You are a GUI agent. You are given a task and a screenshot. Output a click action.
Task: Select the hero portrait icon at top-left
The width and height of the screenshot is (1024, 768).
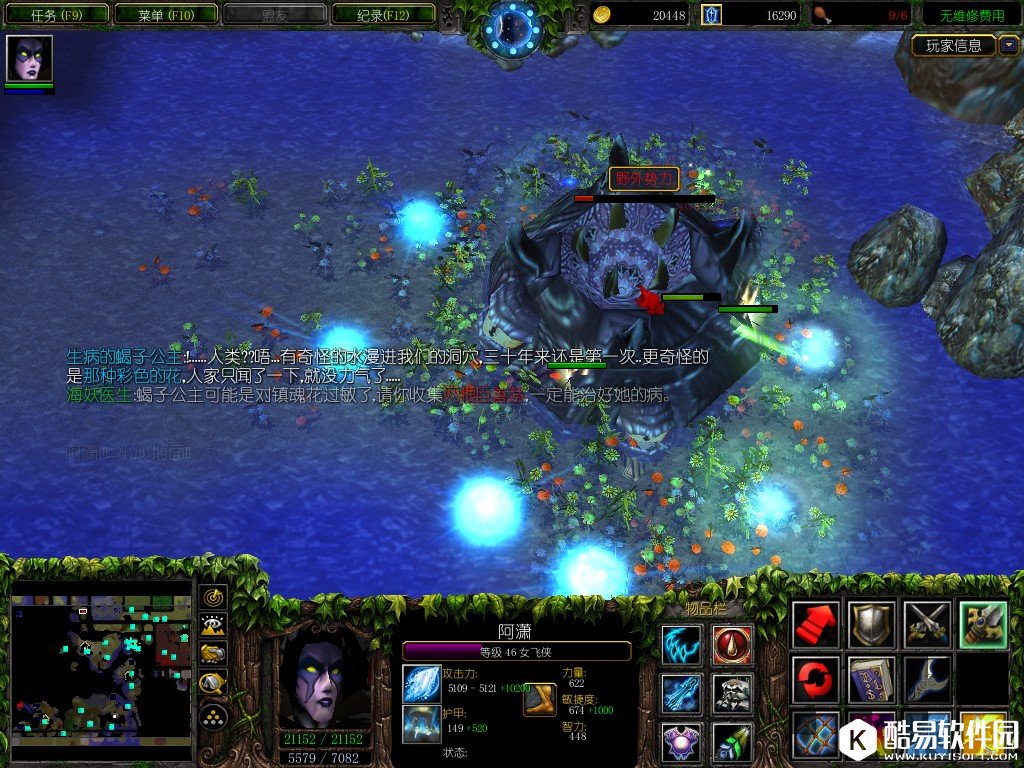pyautogui.click(x=29, y=58)
